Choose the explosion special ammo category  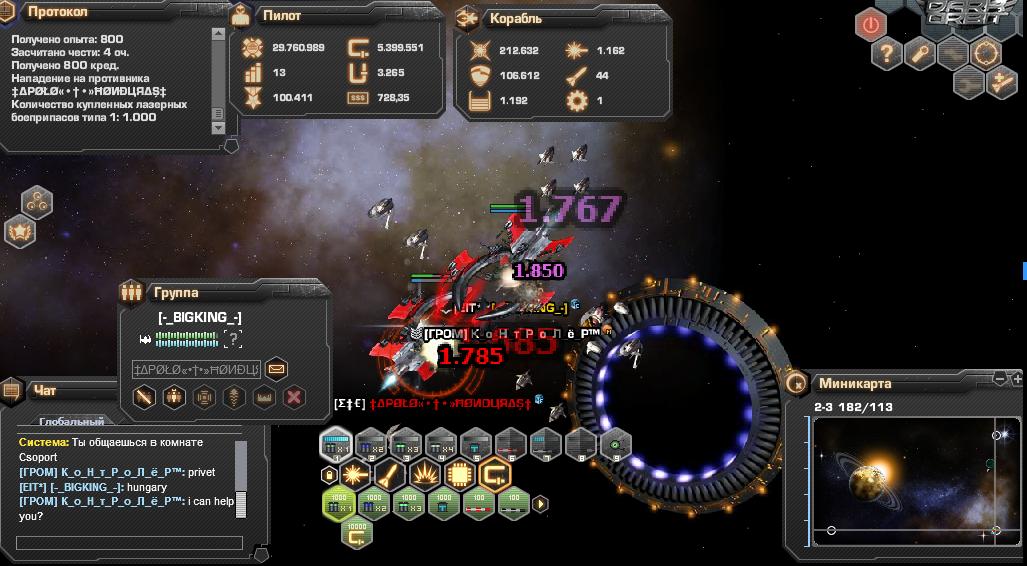(425, 474)
